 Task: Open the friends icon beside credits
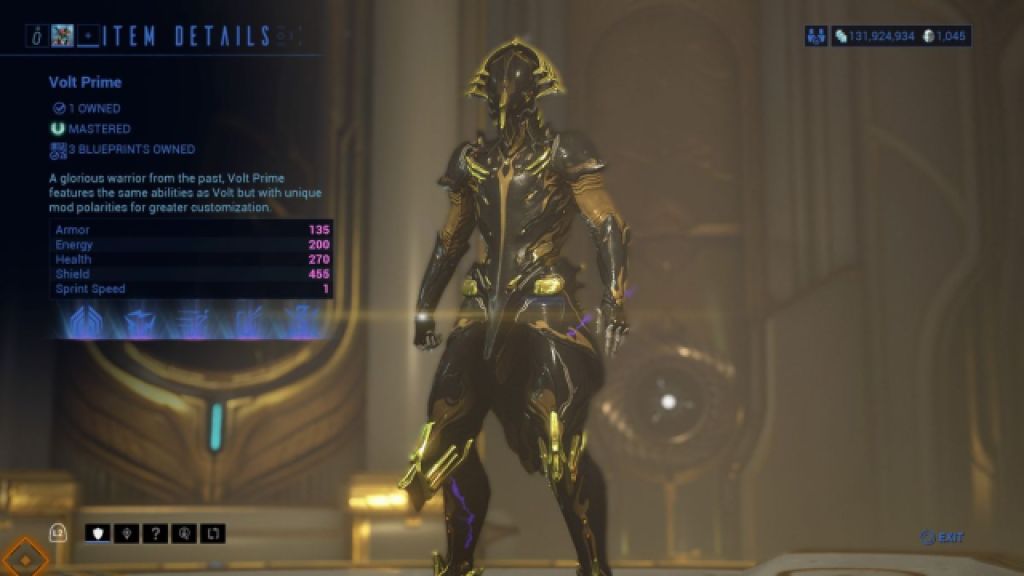coord(816,36)
